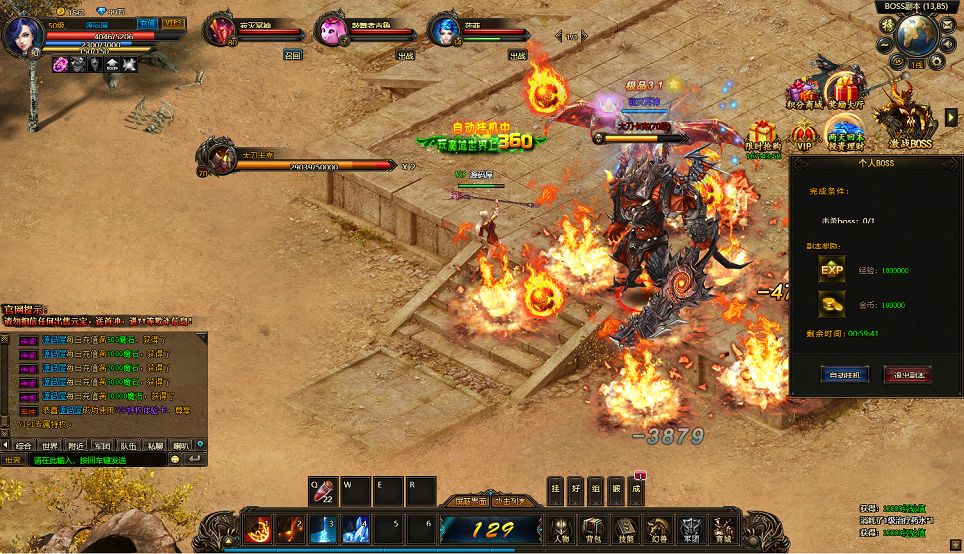Open the 幻兽 pet menu
This screenshot has width=964, height=554.
pos(657,527)
